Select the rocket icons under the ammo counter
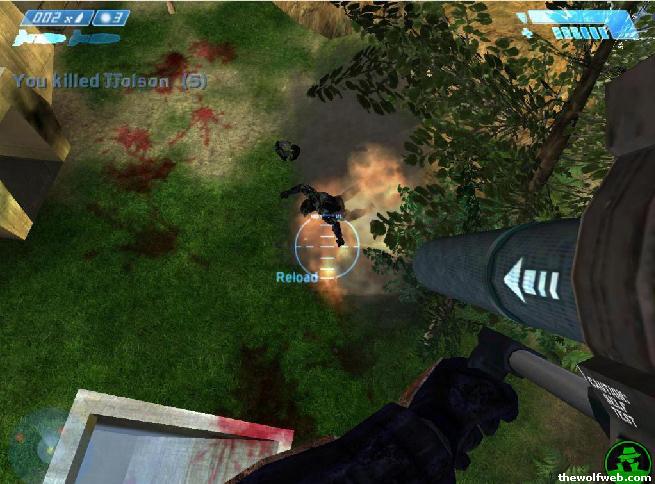The image size is (655, 484). (40, 38)
